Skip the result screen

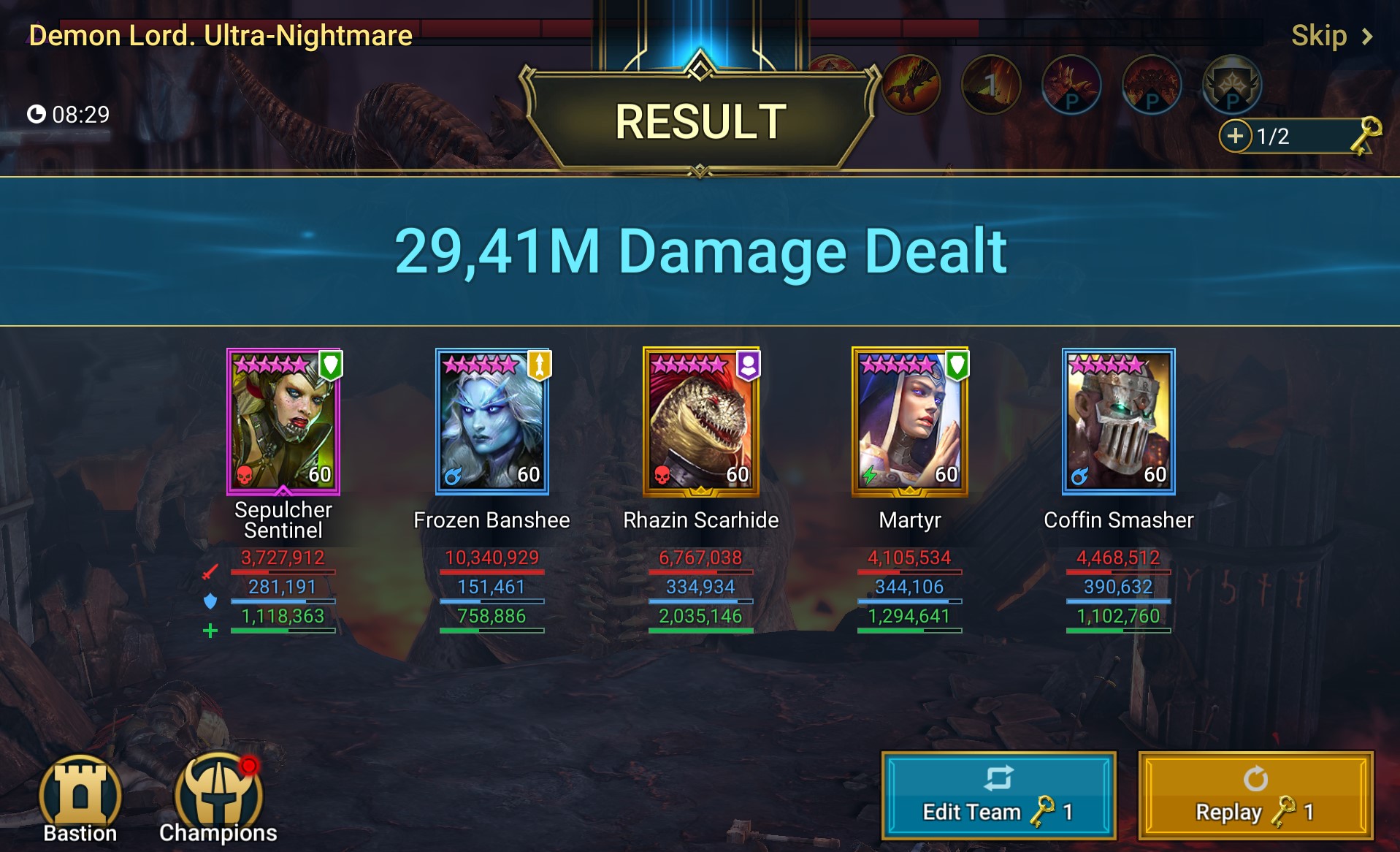[1331, 36]
